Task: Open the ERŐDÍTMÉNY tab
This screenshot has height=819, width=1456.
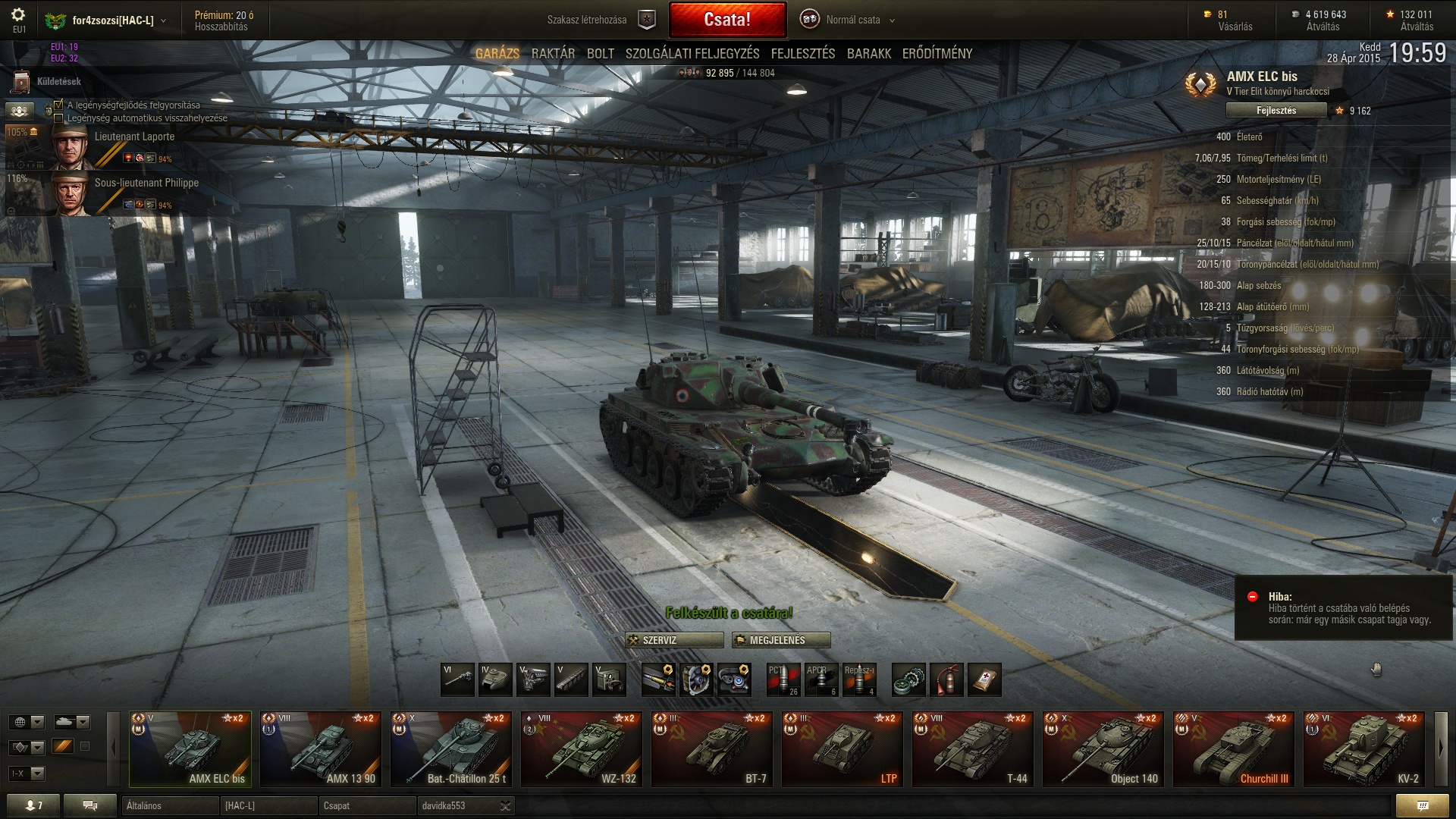Action: [x=937, y=54]
